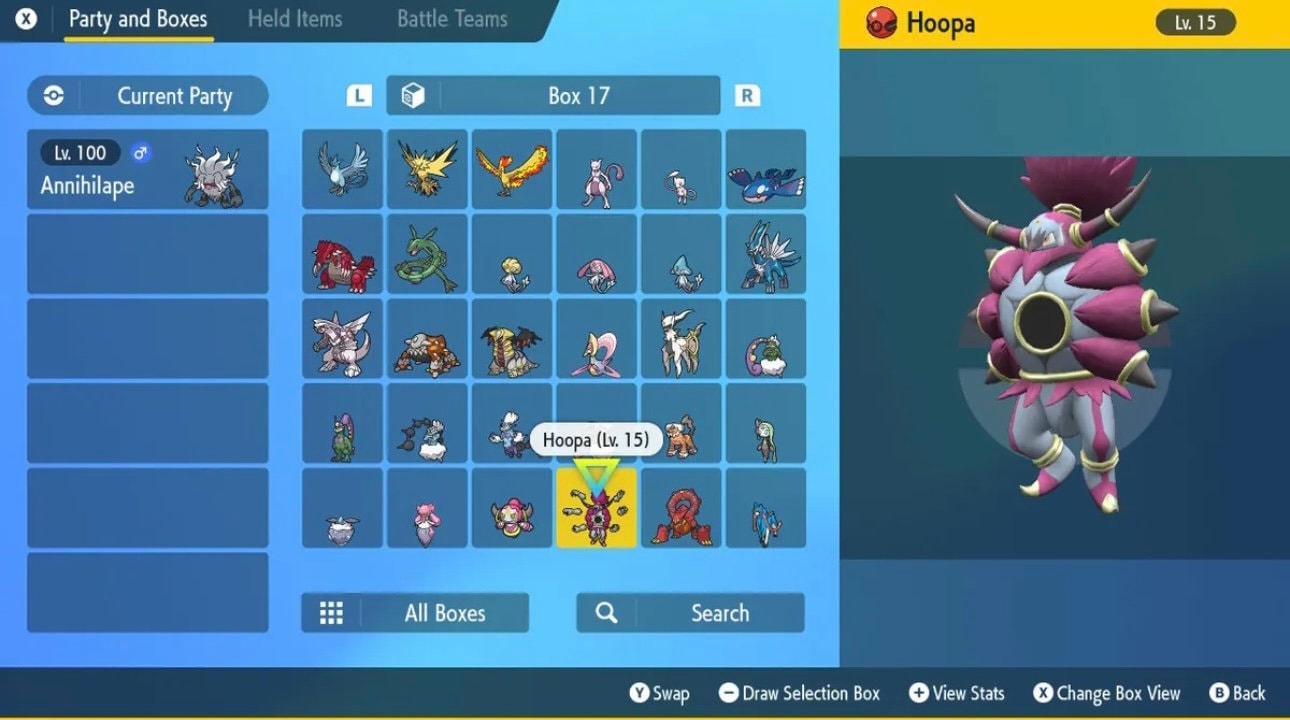Click the R button to go to next box
Viewport: 1290px width, 720px height.
pos(747,95)
